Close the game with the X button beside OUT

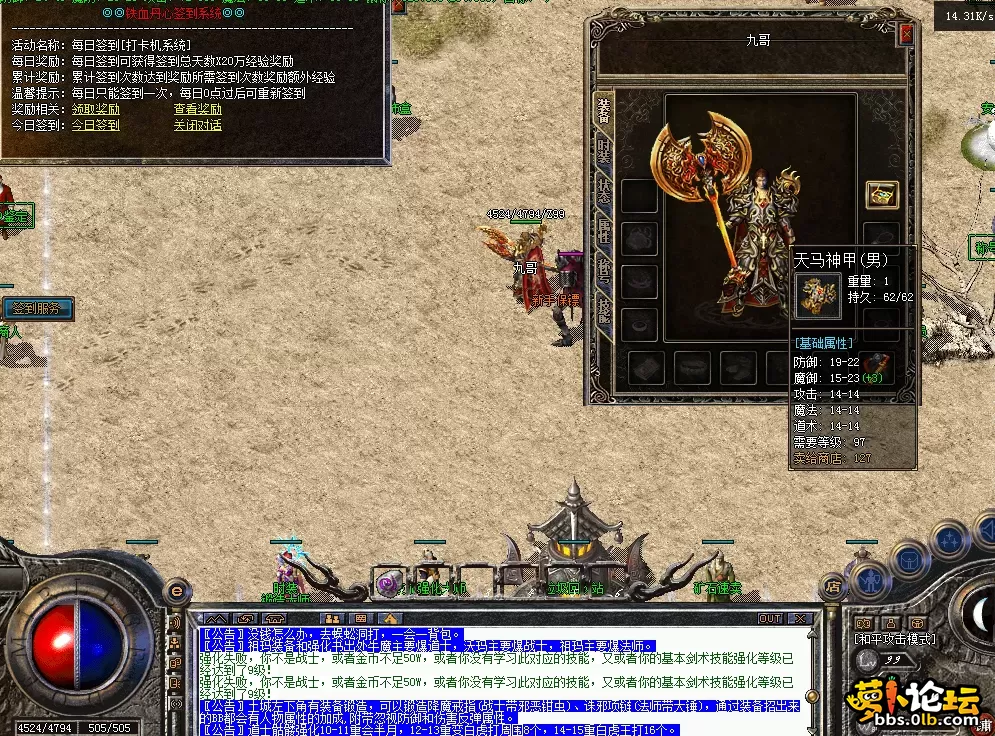[799, 619]
